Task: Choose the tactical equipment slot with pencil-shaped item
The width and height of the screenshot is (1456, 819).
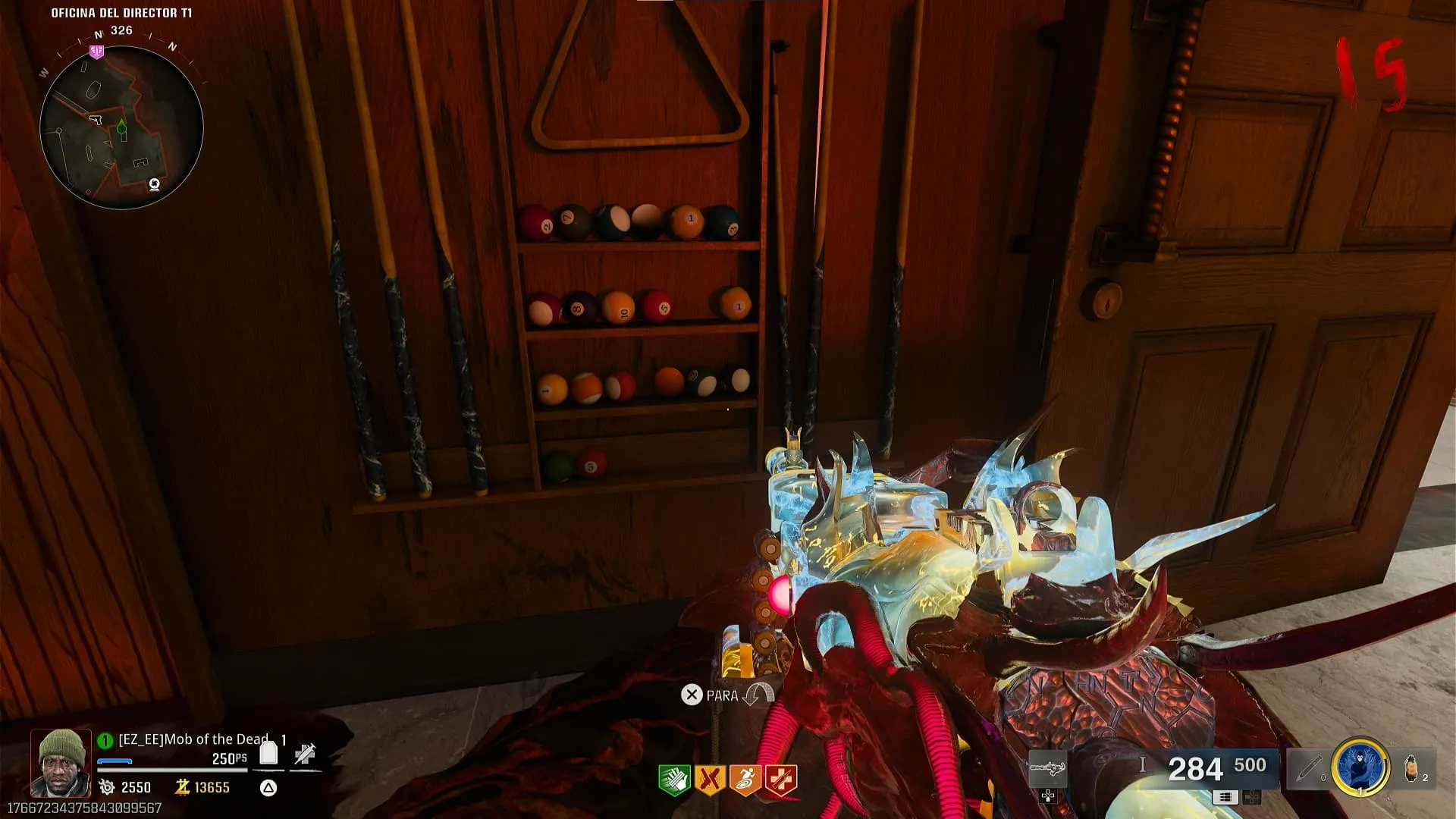Action: pos(1310,767)
